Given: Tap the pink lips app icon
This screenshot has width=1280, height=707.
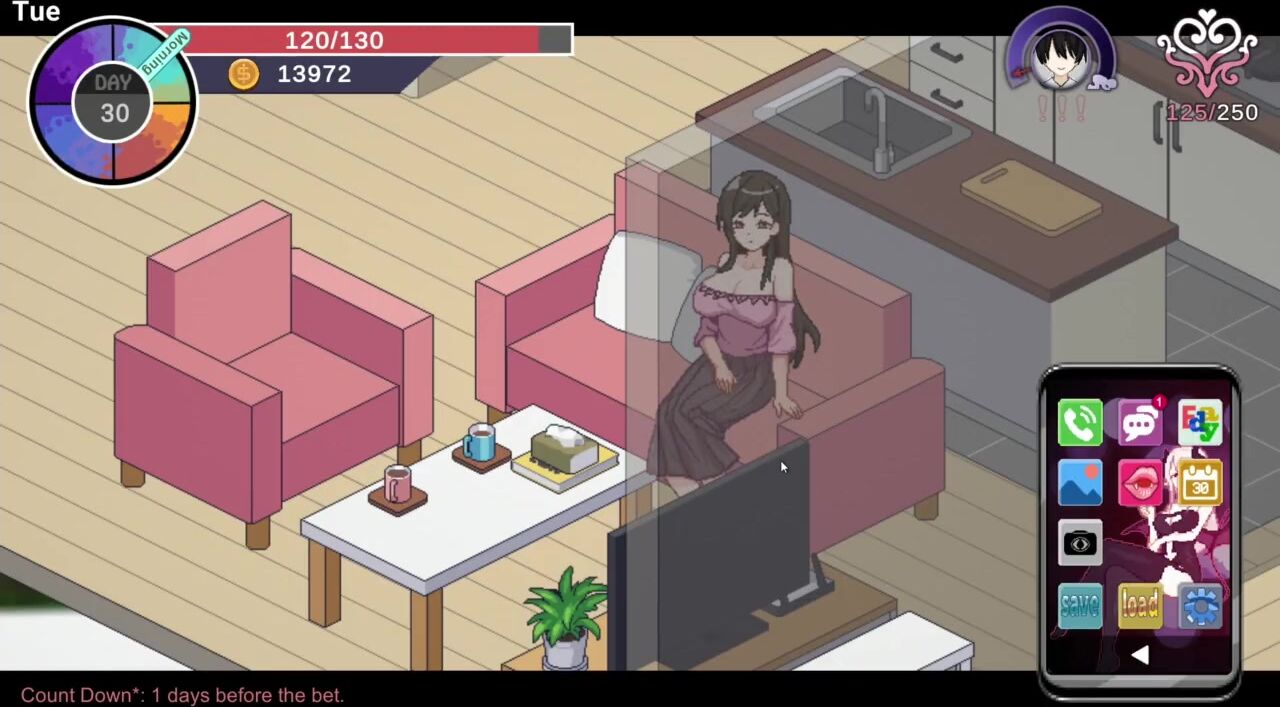Looking at the screenshot, I should pyautogui.click(x=1140, y=484).
